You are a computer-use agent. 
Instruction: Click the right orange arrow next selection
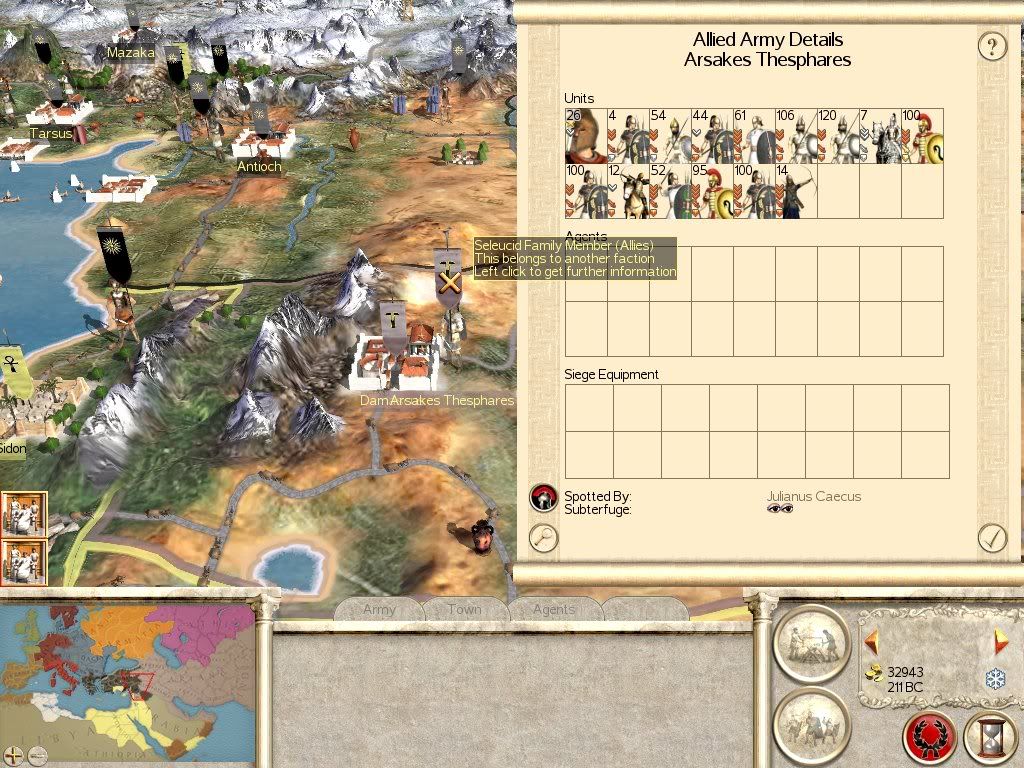[x=1001, y=642]
